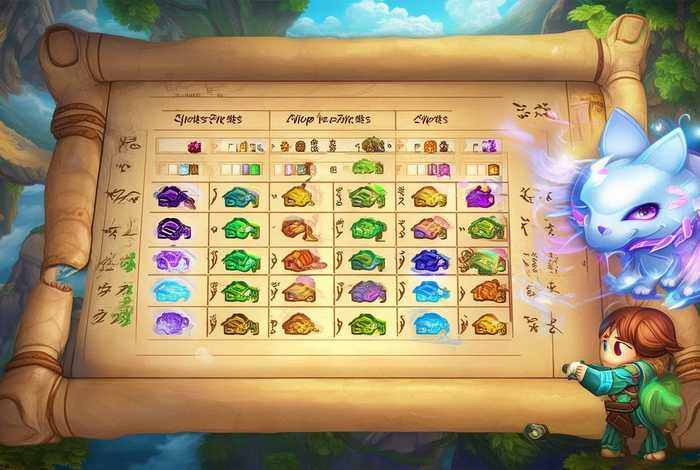
Task: Pick the cyan tile directly beneath the dark blue one
Action: (429, 292)
